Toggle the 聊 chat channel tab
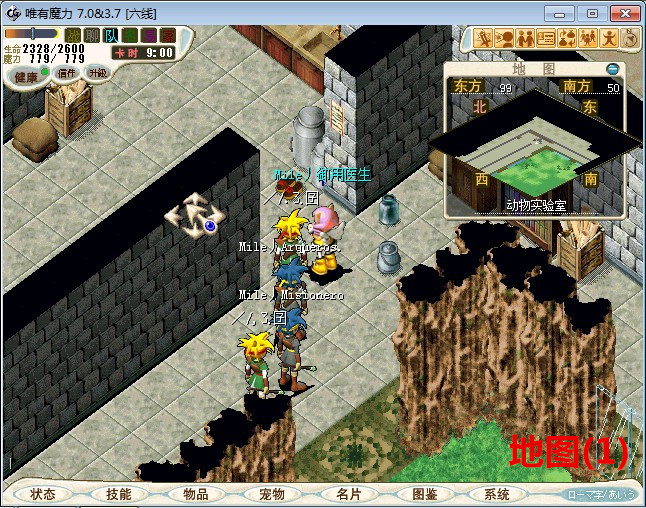This screenshot has height=508, width=646. (91, 35)
